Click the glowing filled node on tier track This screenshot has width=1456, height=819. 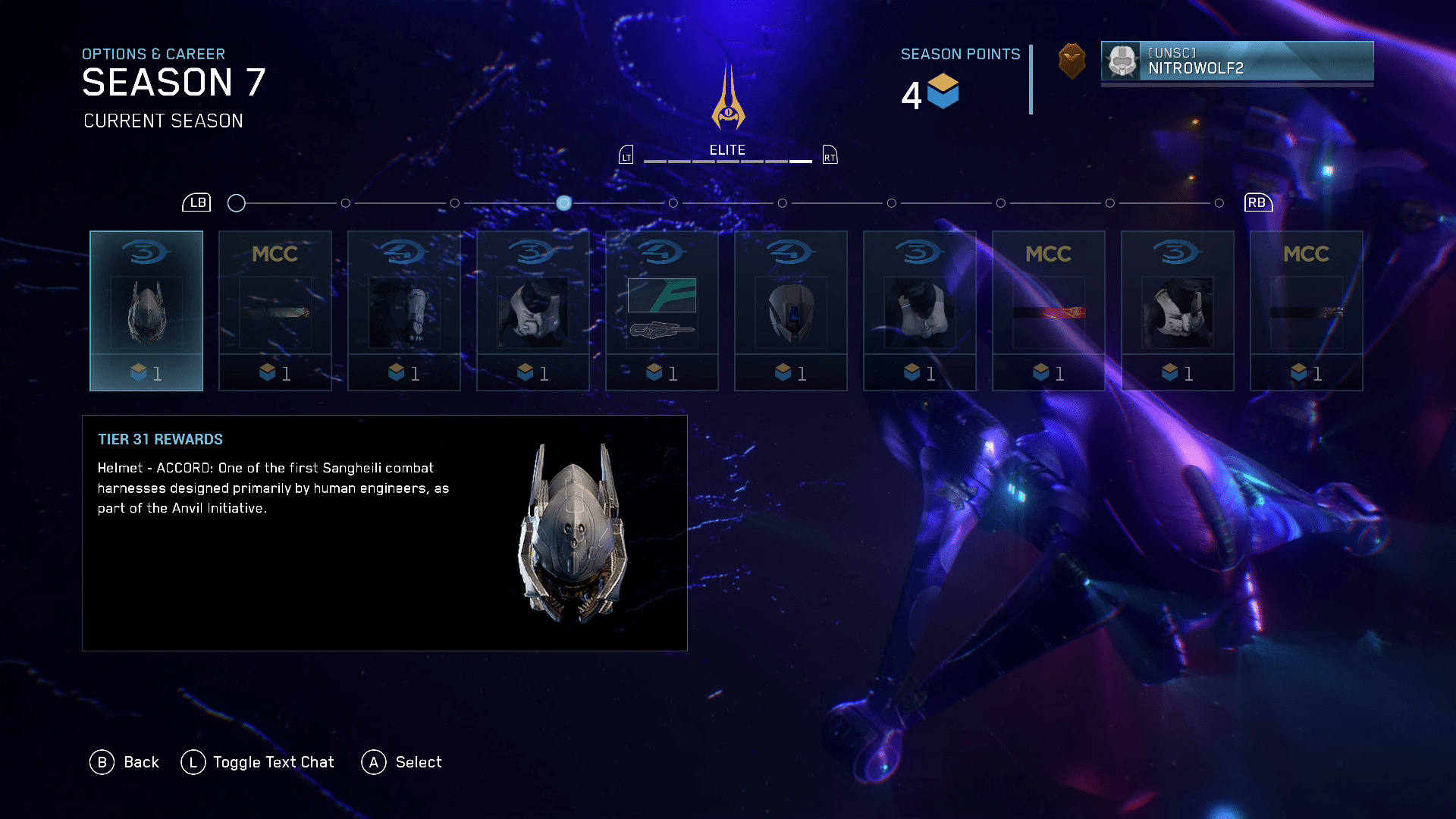click(564, 203)
